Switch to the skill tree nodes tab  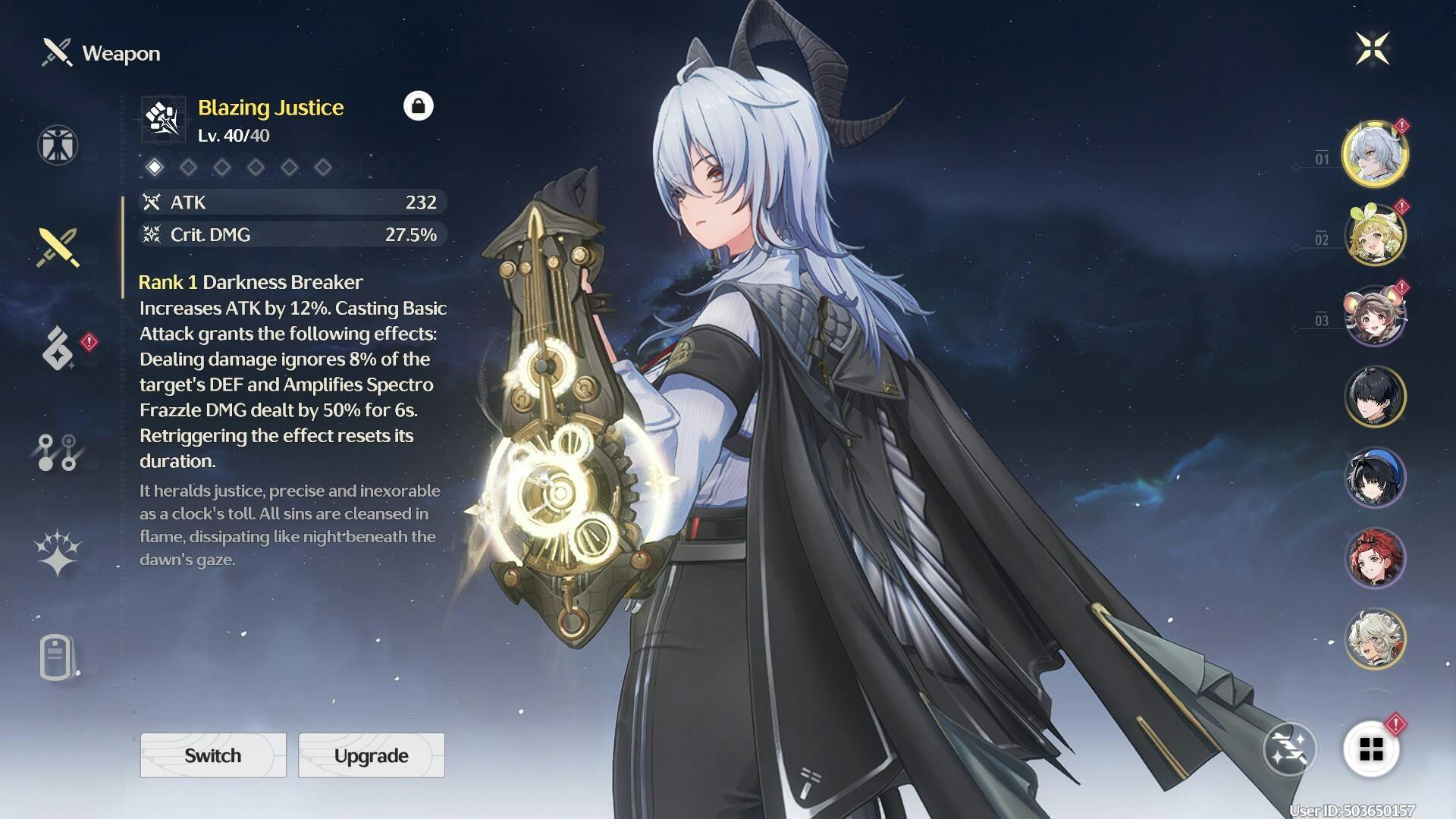point(58,452)
